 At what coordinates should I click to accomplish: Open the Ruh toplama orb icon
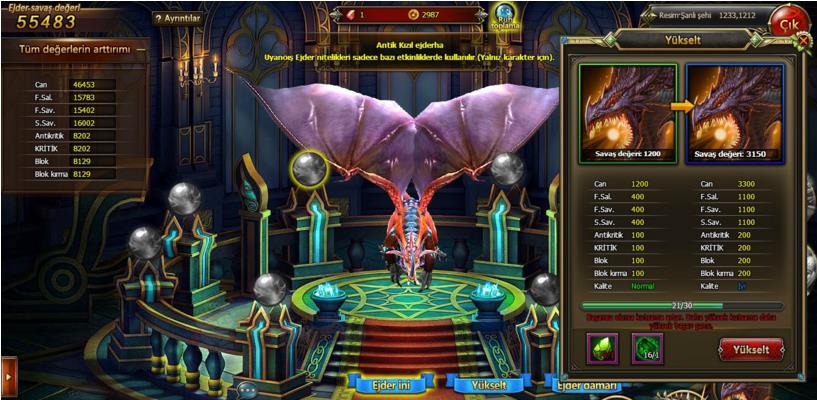tap(504, 16)
